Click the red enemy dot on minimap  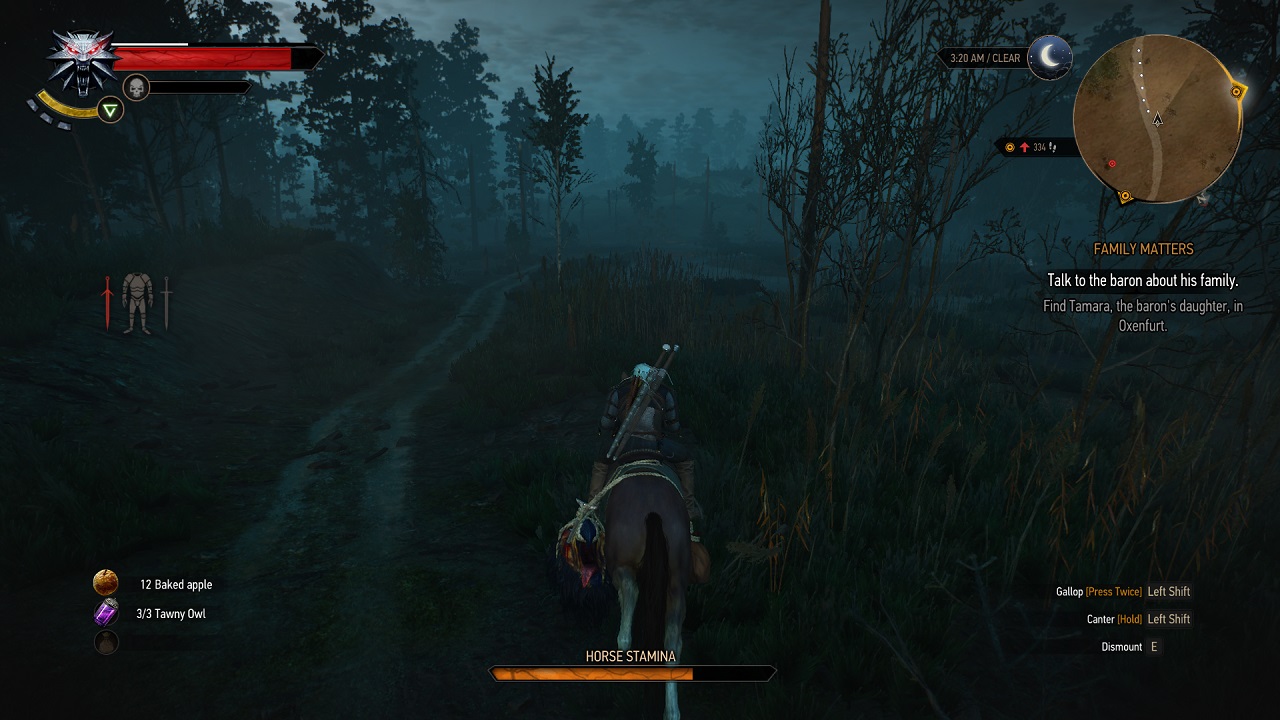[1111, 161]
